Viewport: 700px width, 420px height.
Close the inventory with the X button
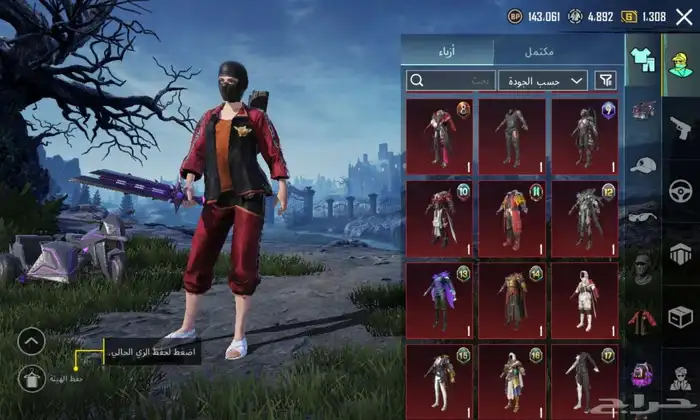[x=684, y=17]
